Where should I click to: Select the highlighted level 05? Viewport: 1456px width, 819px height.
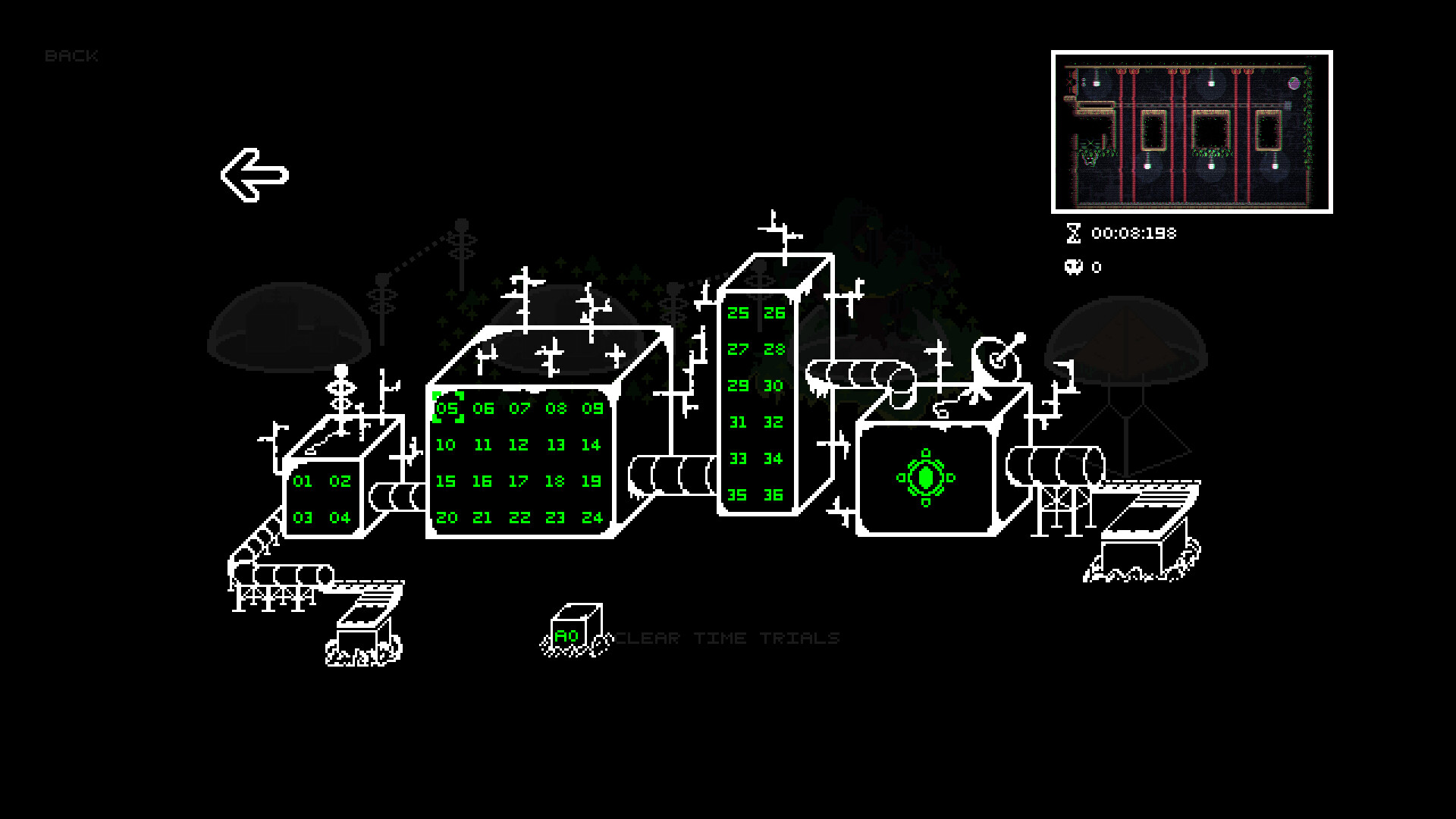447,409
